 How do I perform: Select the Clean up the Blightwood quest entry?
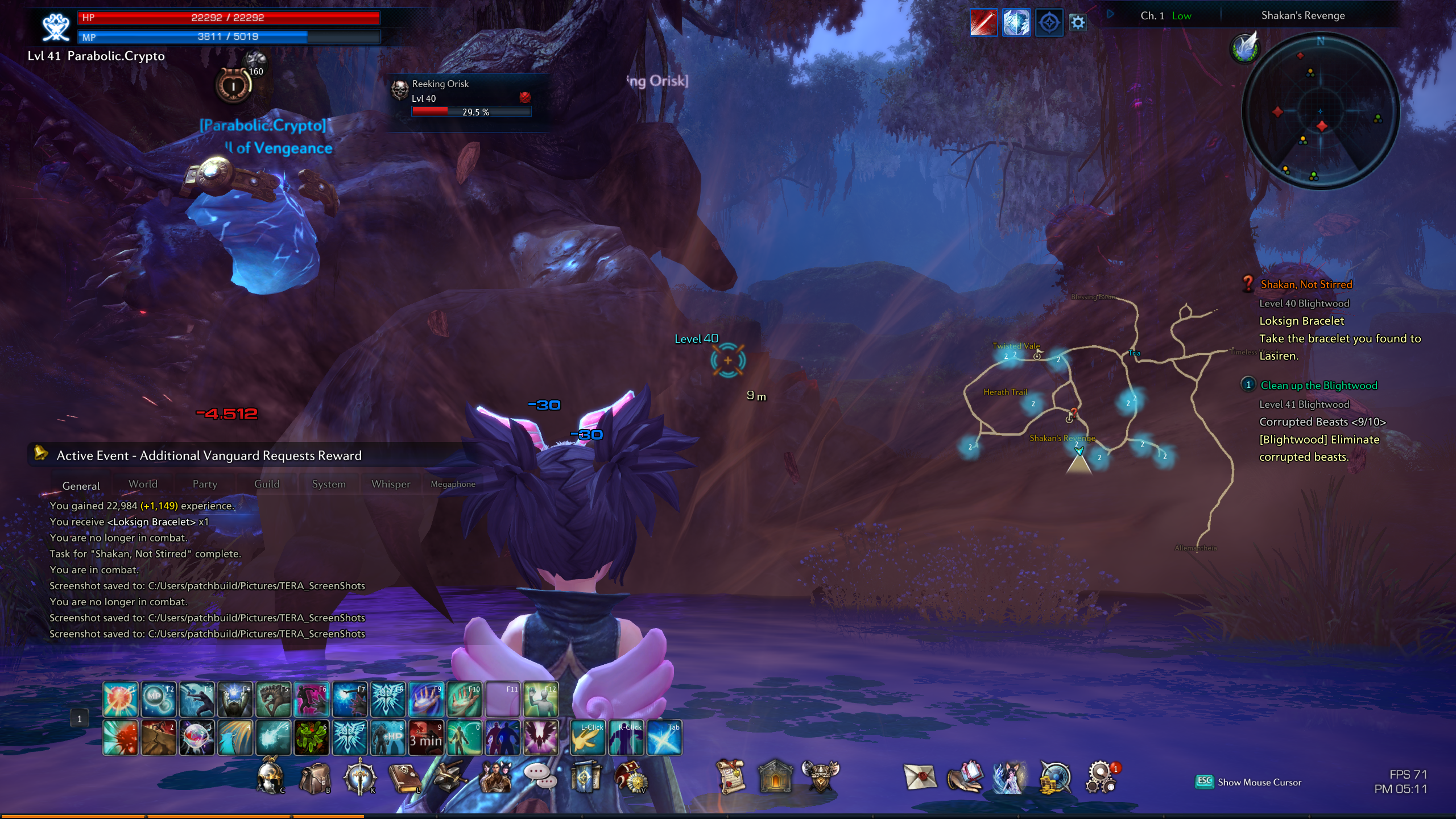pyautogui.click(x=1318, y=386)
